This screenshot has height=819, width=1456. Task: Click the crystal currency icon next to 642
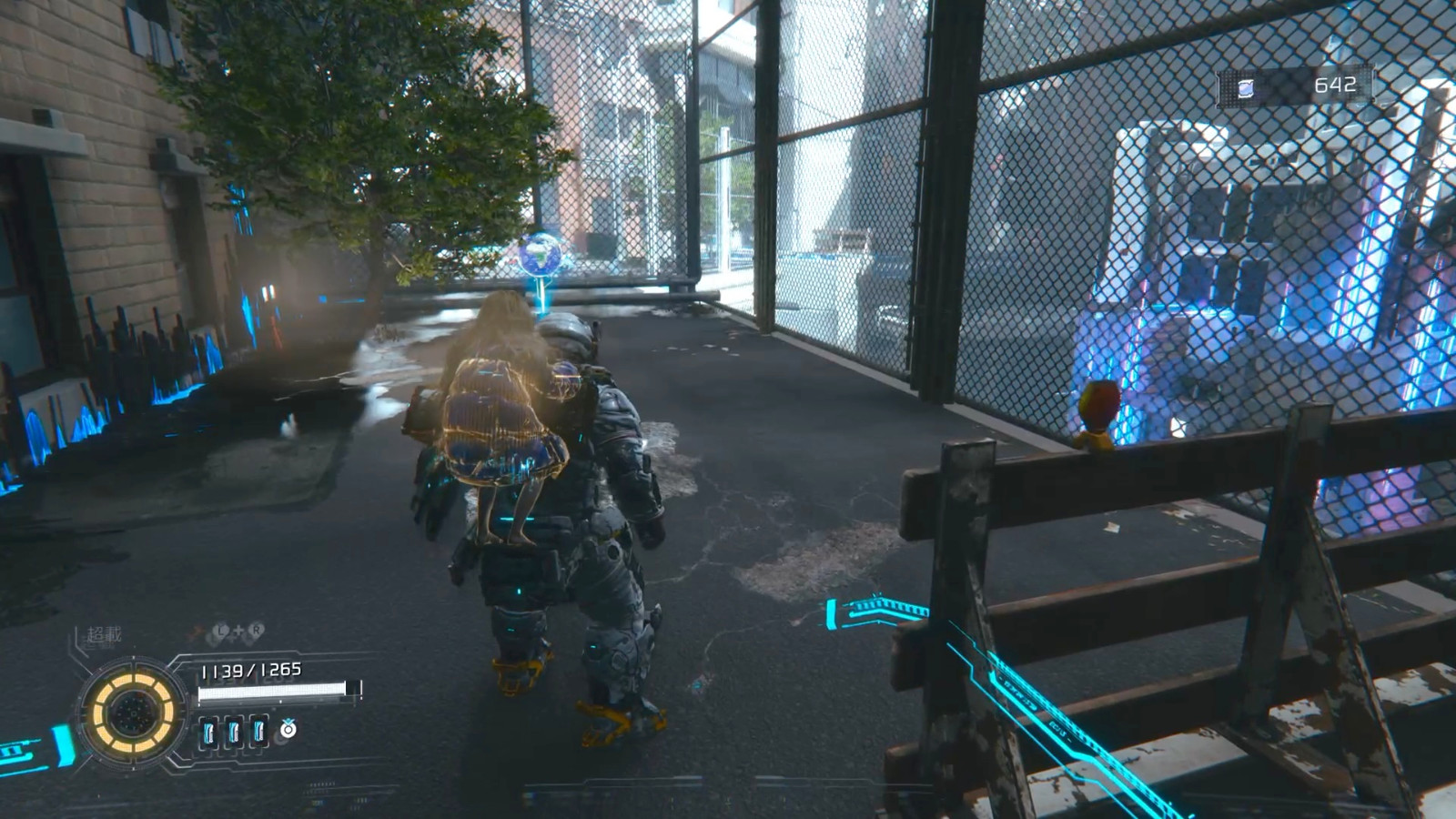pyautogui.click(x=1246, y=87)
